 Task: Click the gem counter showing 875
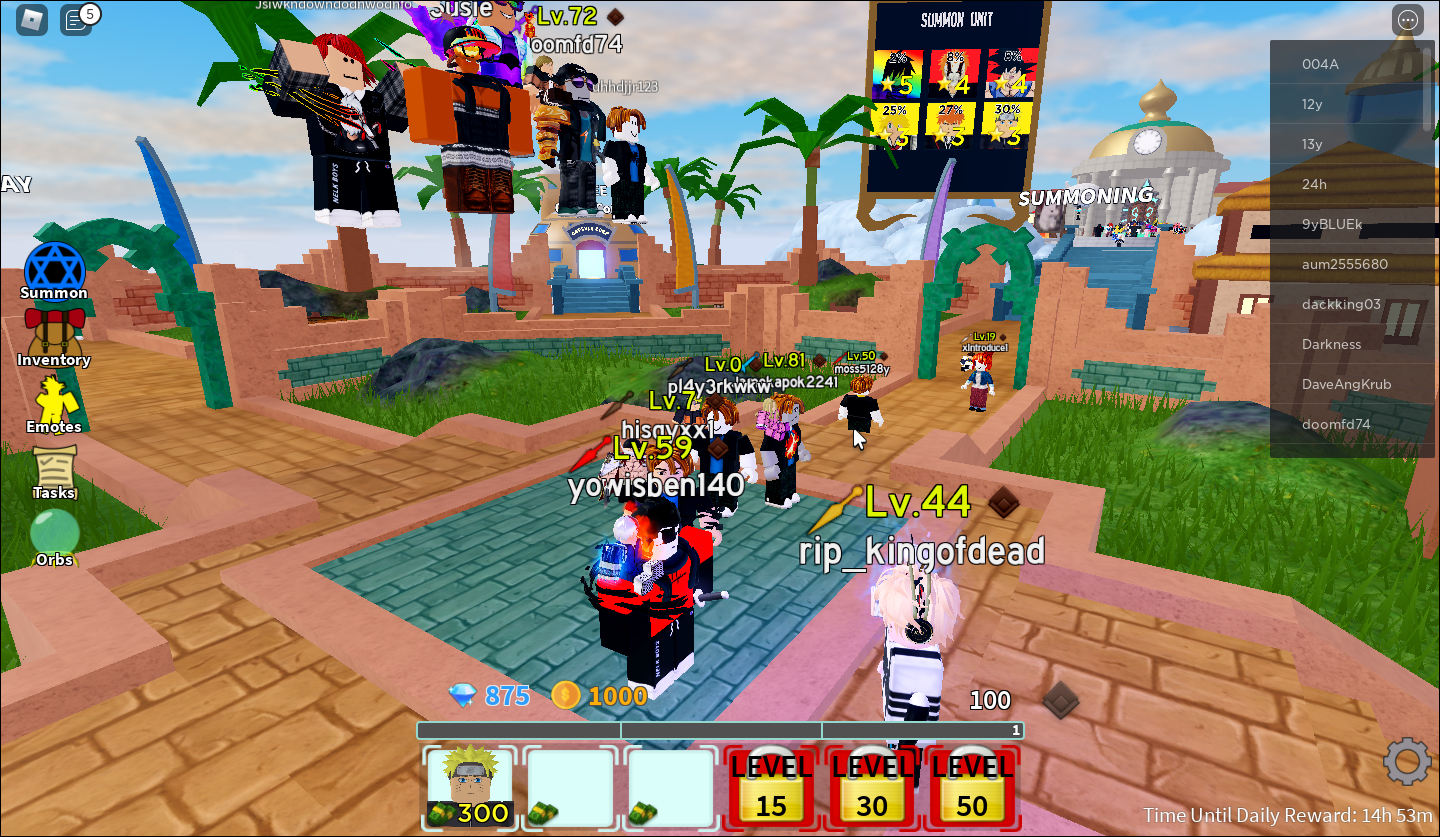[490, 696]
